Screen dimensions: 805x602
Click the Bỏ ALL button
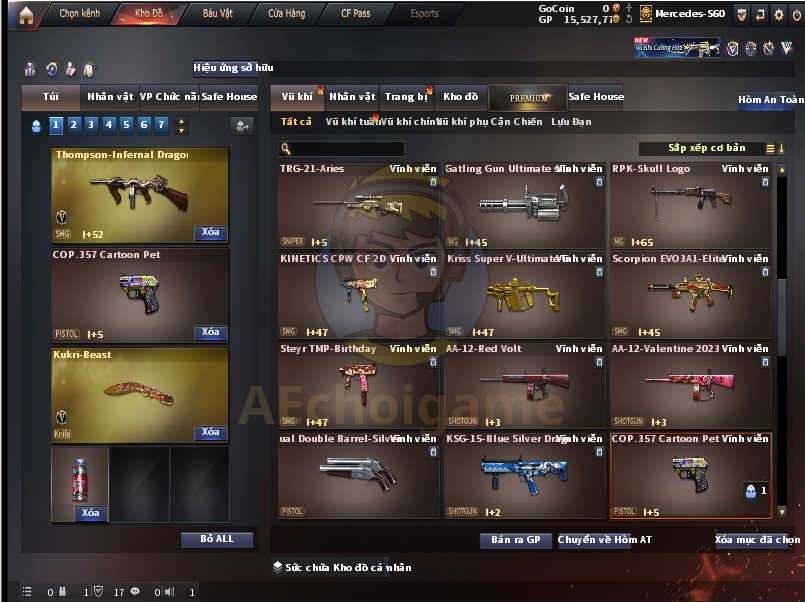click(x=217, y=539)
